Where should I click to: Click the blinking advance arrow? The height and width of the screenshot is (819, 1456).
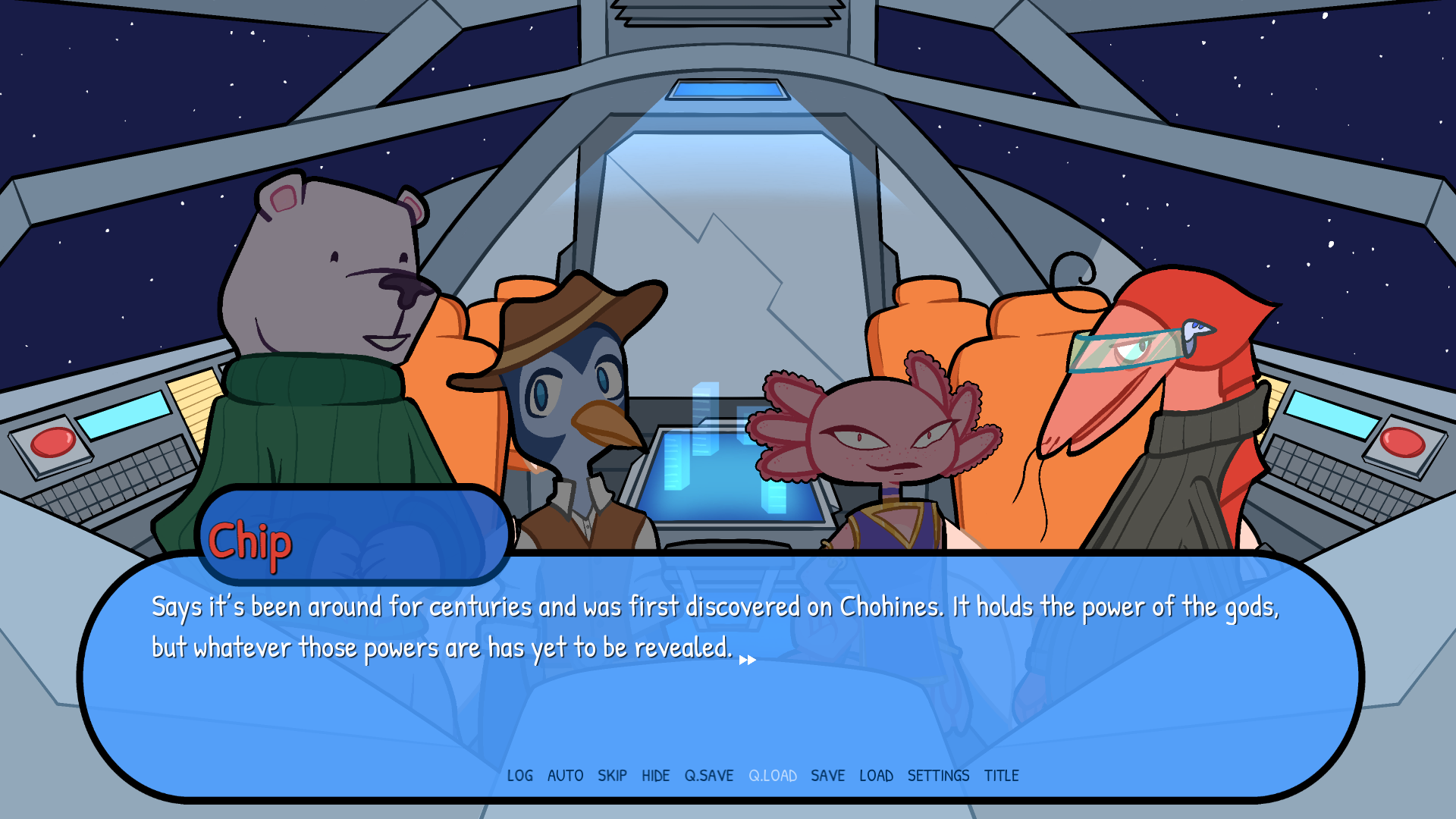(747, 659)
